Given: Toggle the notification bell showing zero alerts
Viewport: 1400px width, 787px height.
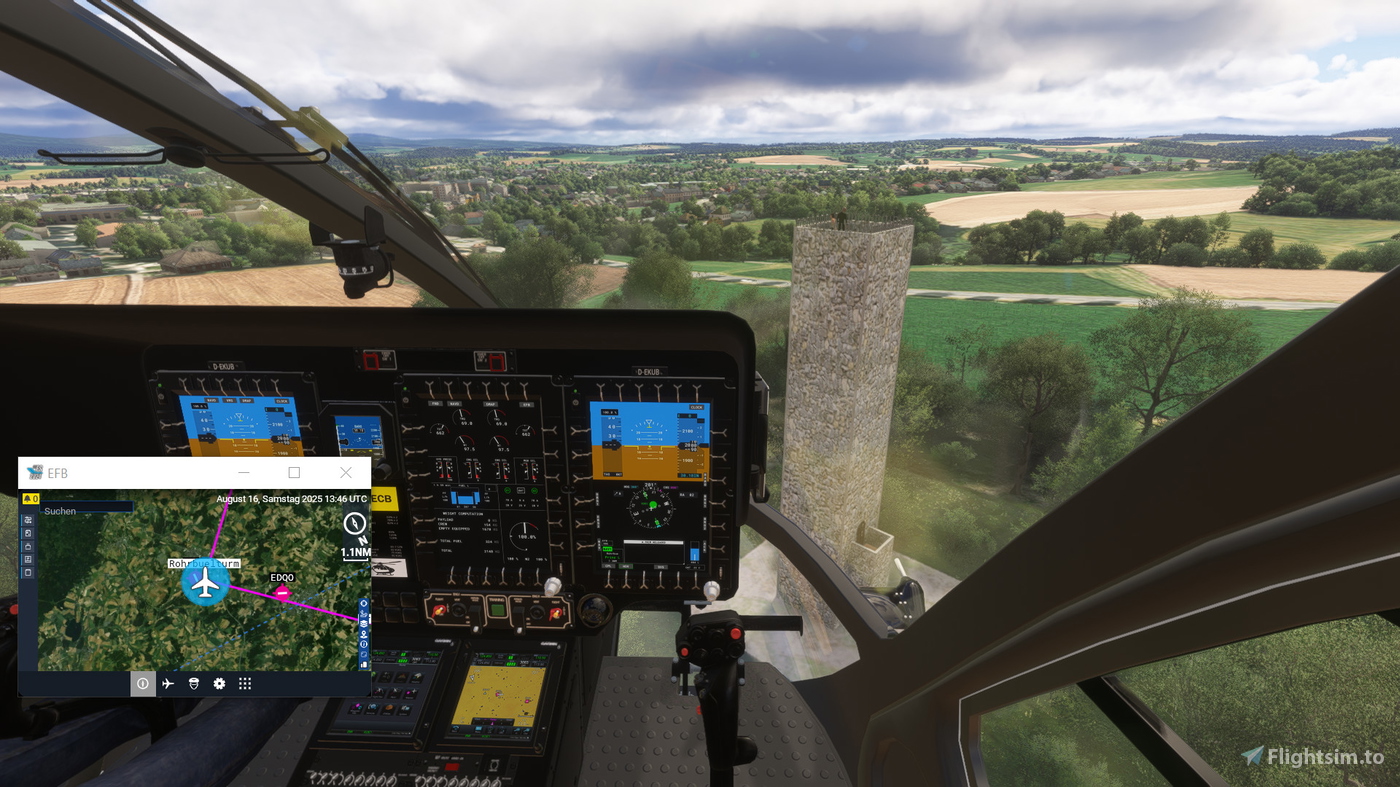Looking at the screenshot, I should 30,499.
